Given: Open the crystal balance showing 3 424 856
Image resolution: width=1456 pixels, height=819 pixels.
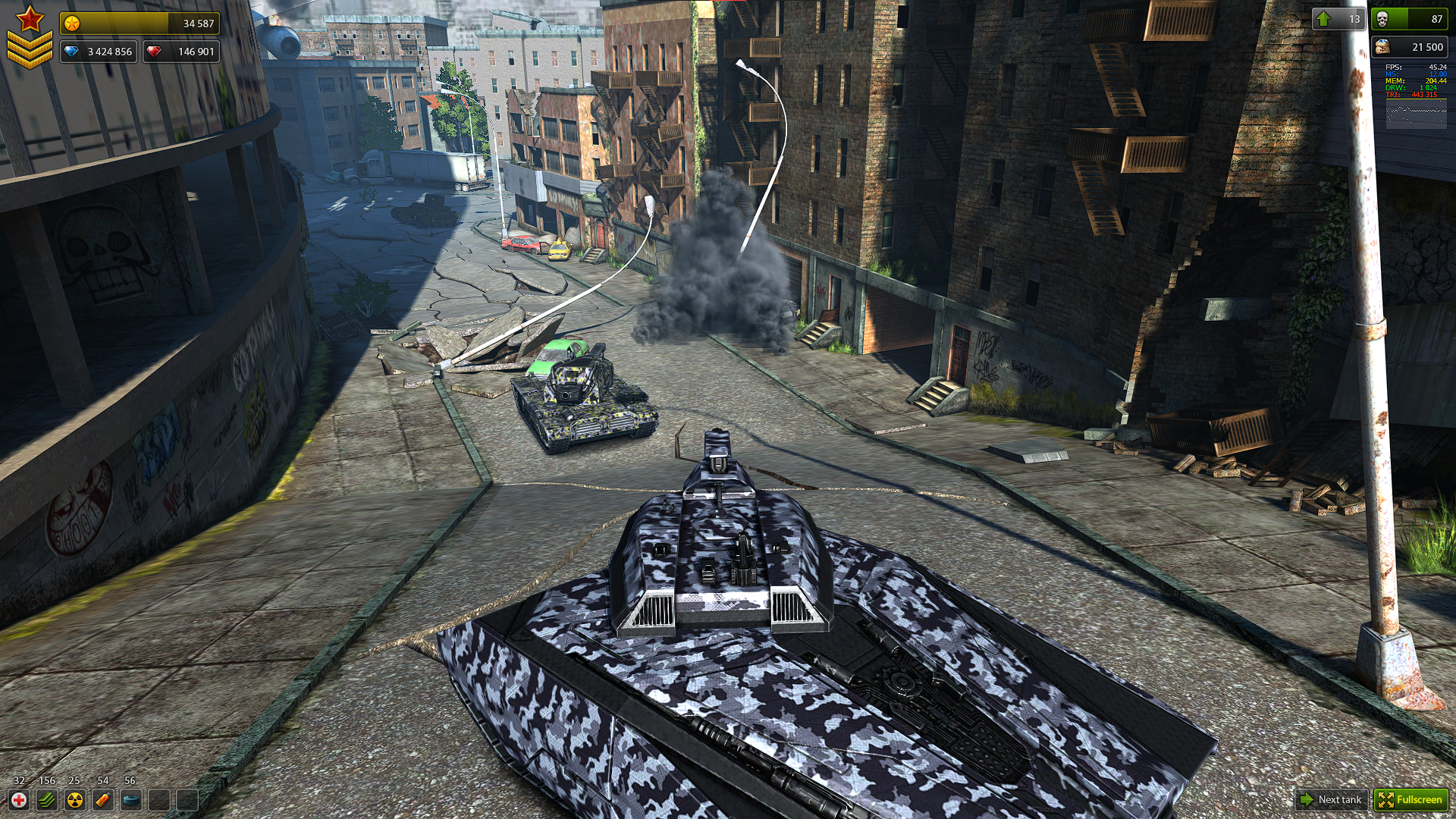Looking at the screenshot, I should click(x=99, y=52).
